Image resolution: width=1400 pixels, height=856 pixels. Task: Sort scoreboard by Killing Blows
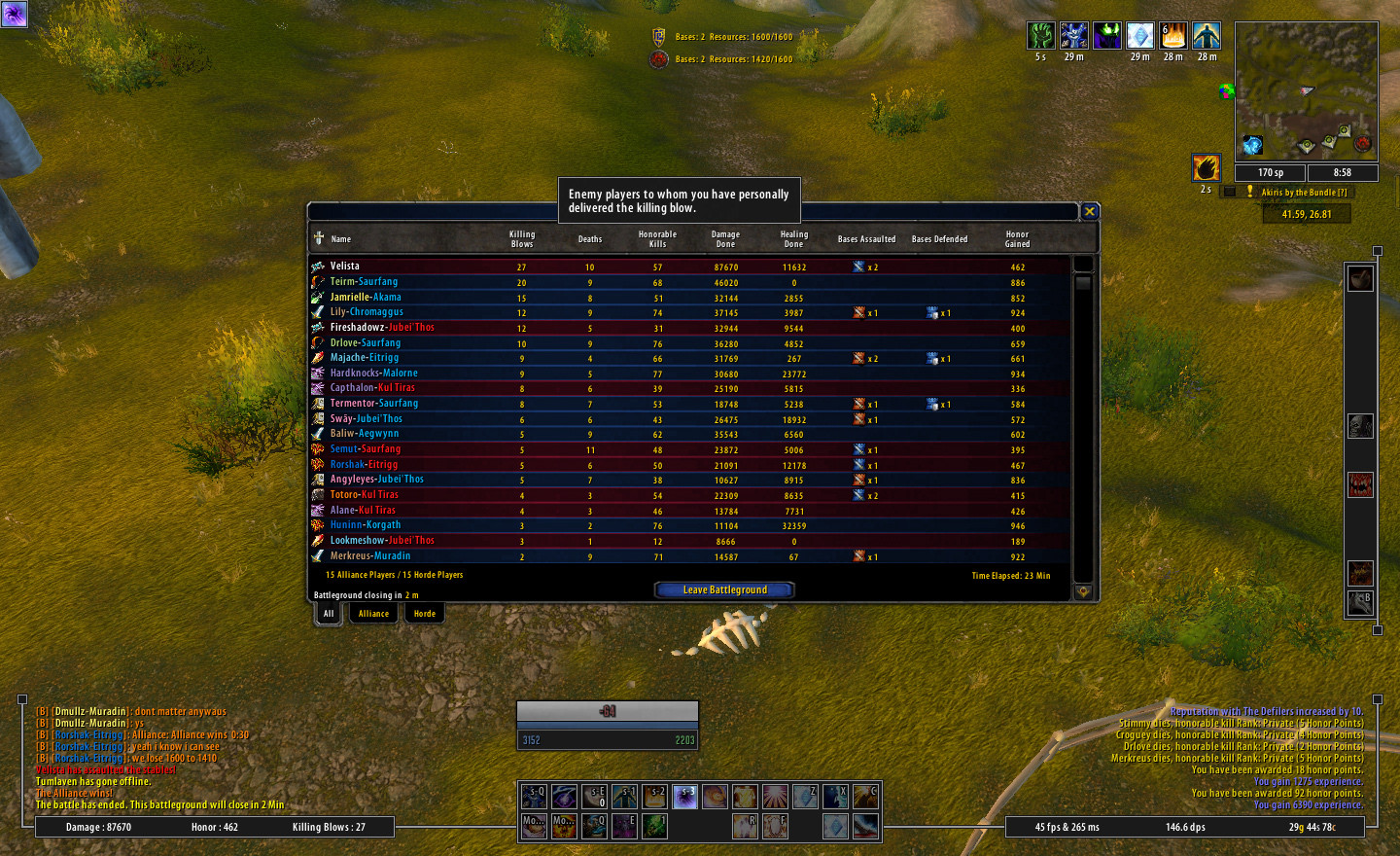(522, 239)
